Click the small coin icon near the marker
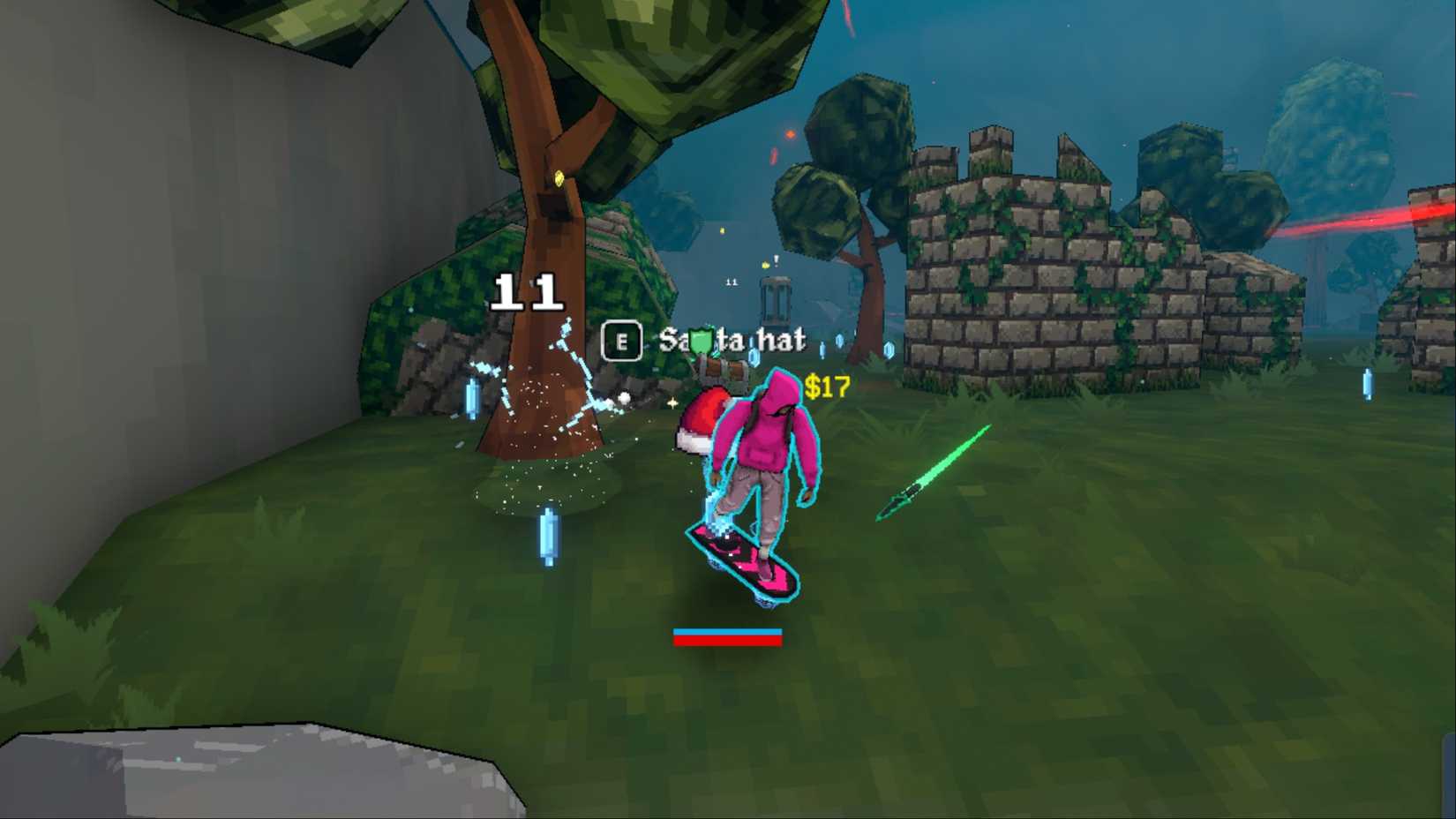Screen dimensions: 1456x819 (x=764, y=265)
